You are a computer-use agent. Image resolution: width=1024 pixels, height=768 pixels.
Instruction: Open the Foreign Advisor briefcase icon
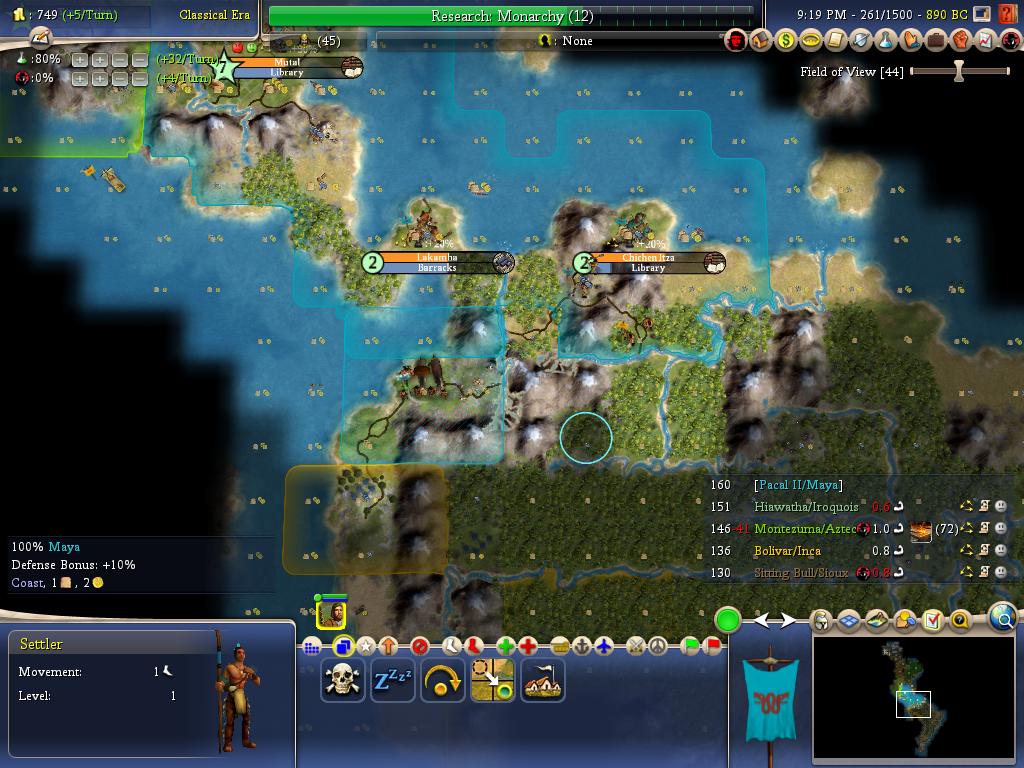coord(936,41)
